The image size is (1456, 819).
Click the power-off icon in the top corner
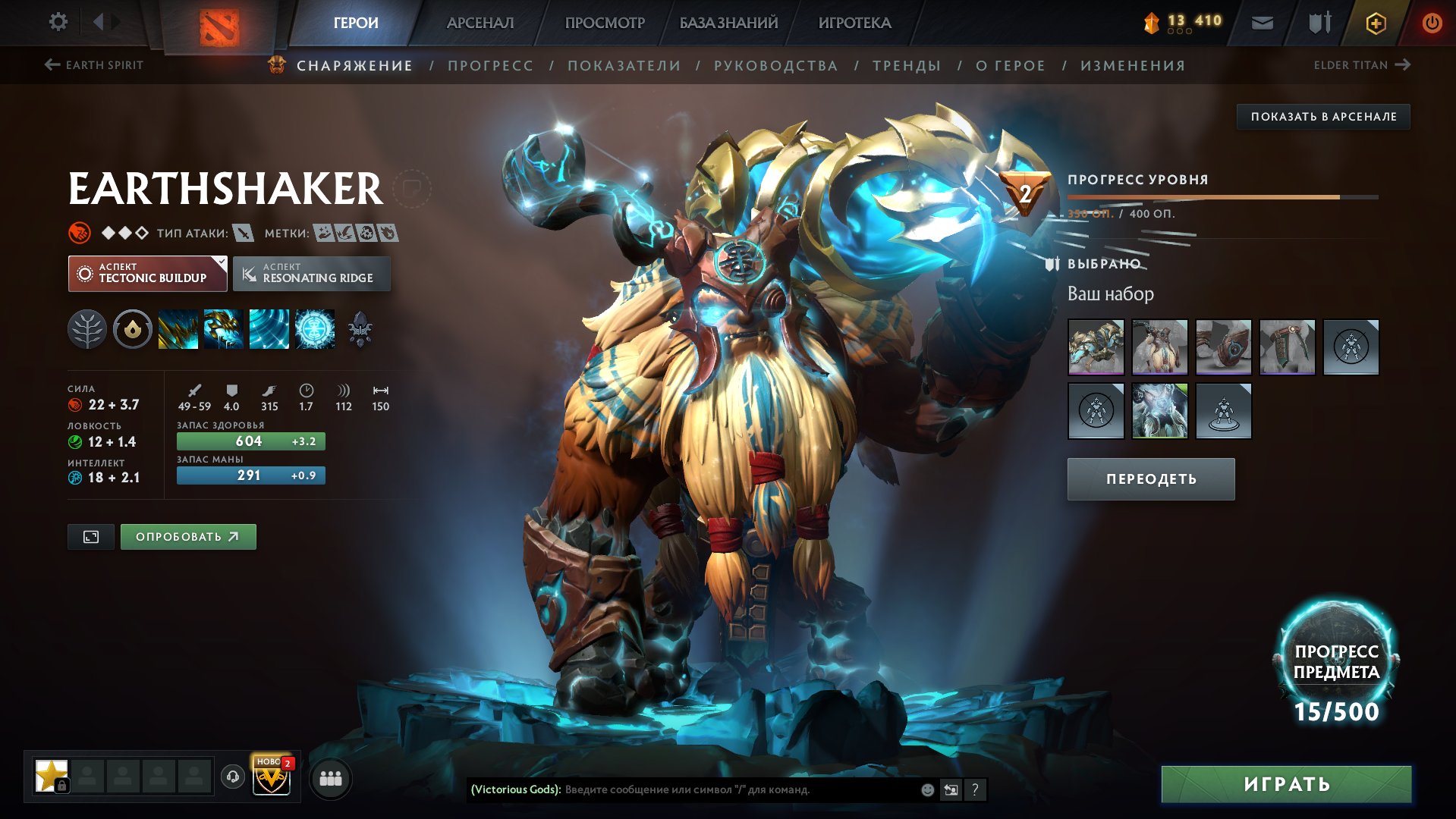coord(1433,22)
